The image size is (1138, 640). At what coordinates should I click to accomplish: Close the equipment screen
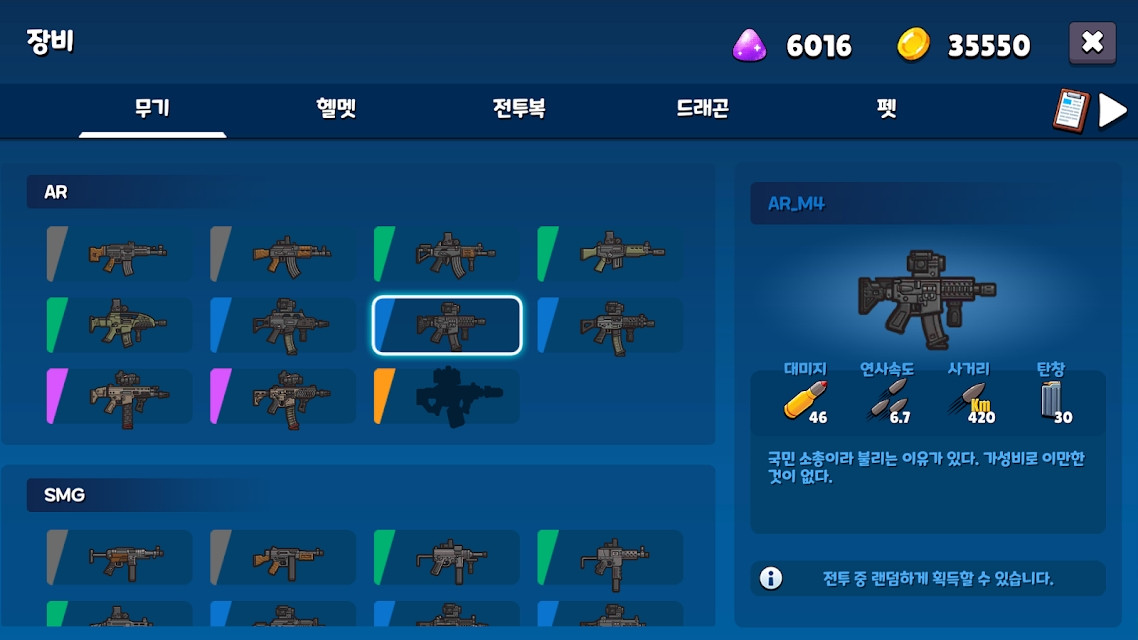1092,43
